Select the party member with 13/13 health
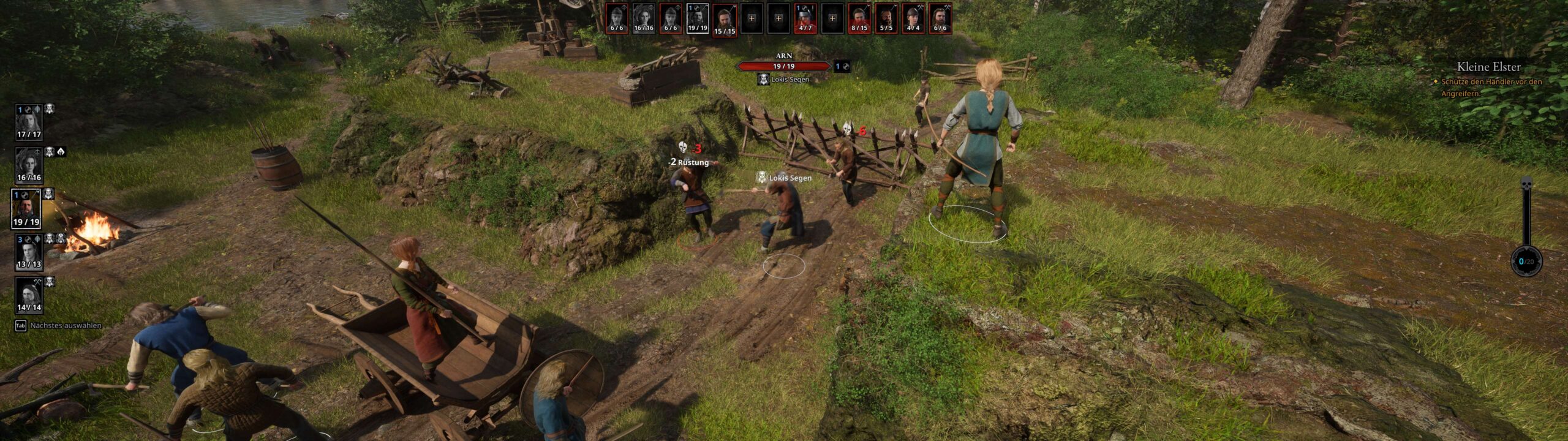 click(28, 252)
